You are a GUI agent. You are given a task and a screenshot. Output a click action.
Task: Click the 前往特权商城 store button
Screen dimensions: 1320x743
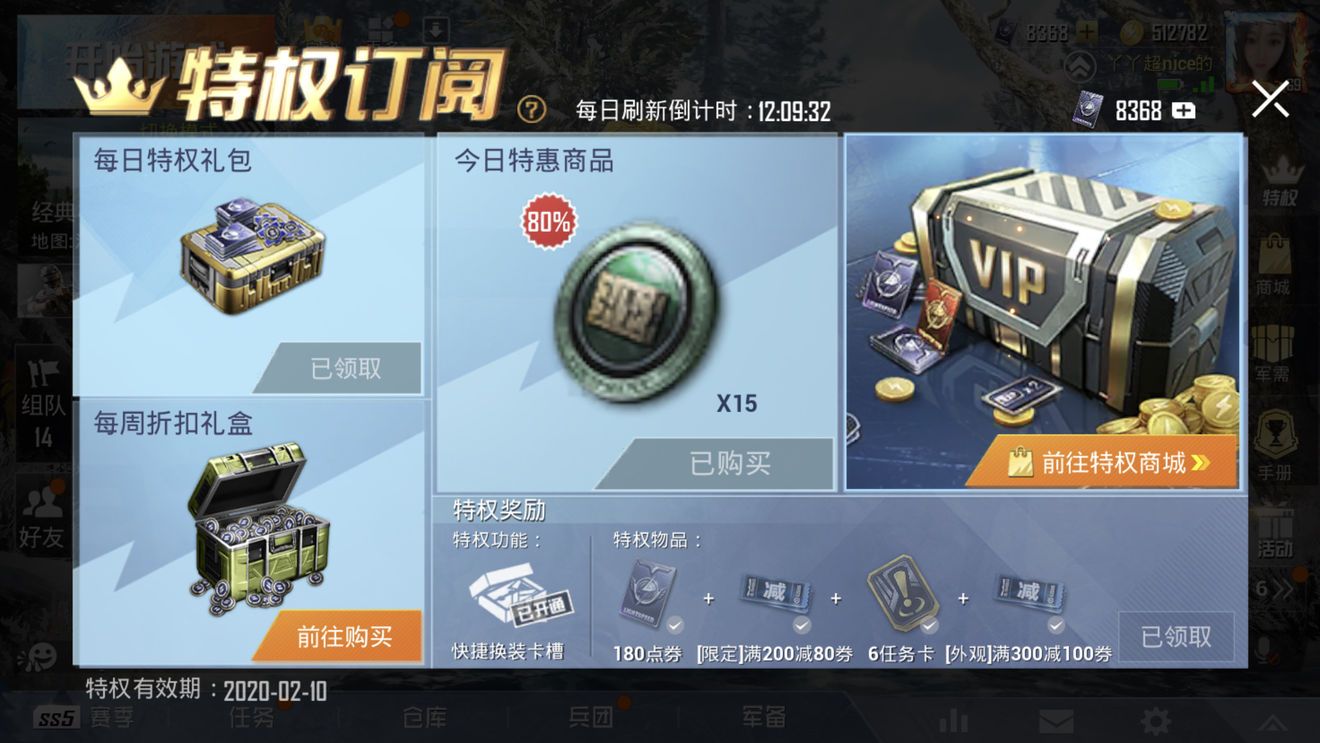[1104, 464]
